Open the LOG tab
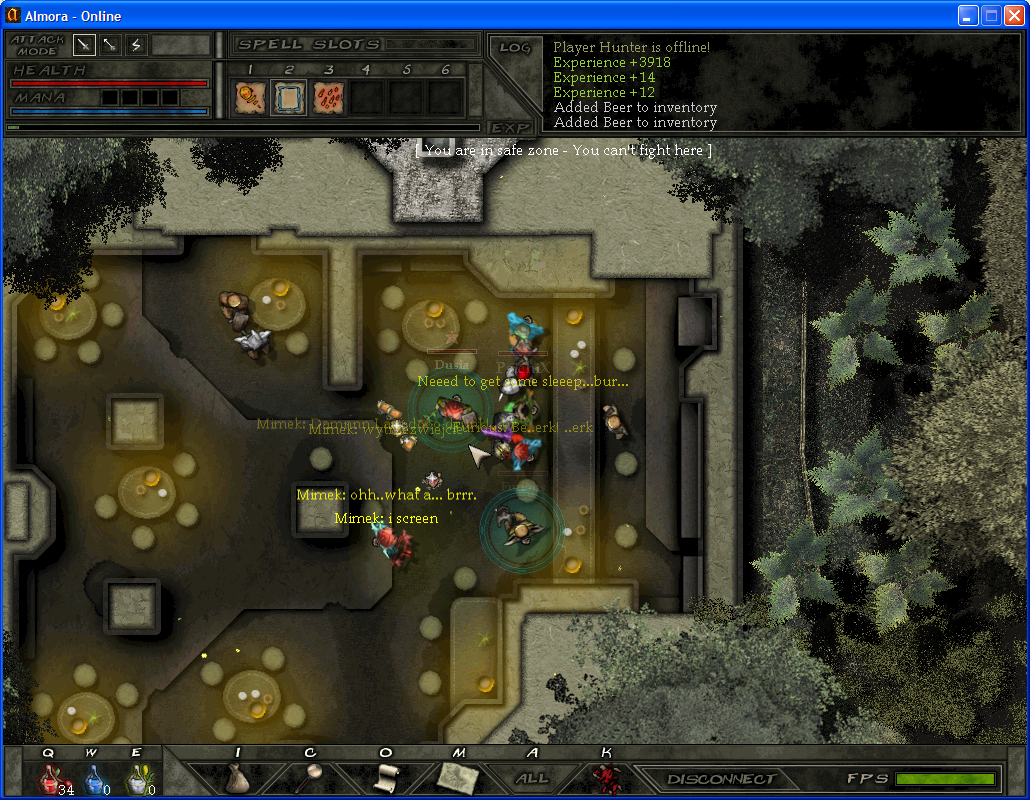Viewport: 1030px width, 800px height. [x=515, y=48]
